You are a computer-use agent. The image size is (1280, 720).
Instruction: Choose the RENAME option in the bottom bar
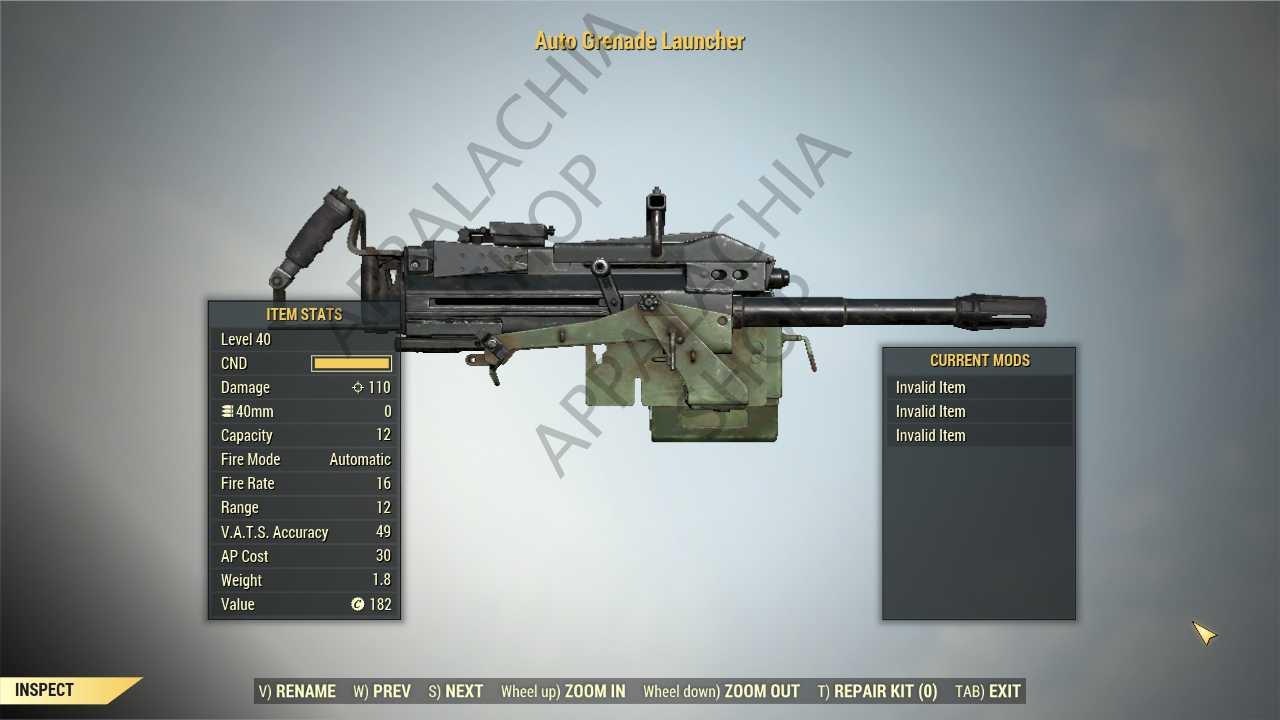pyautogui.click(x=297, y=691)
